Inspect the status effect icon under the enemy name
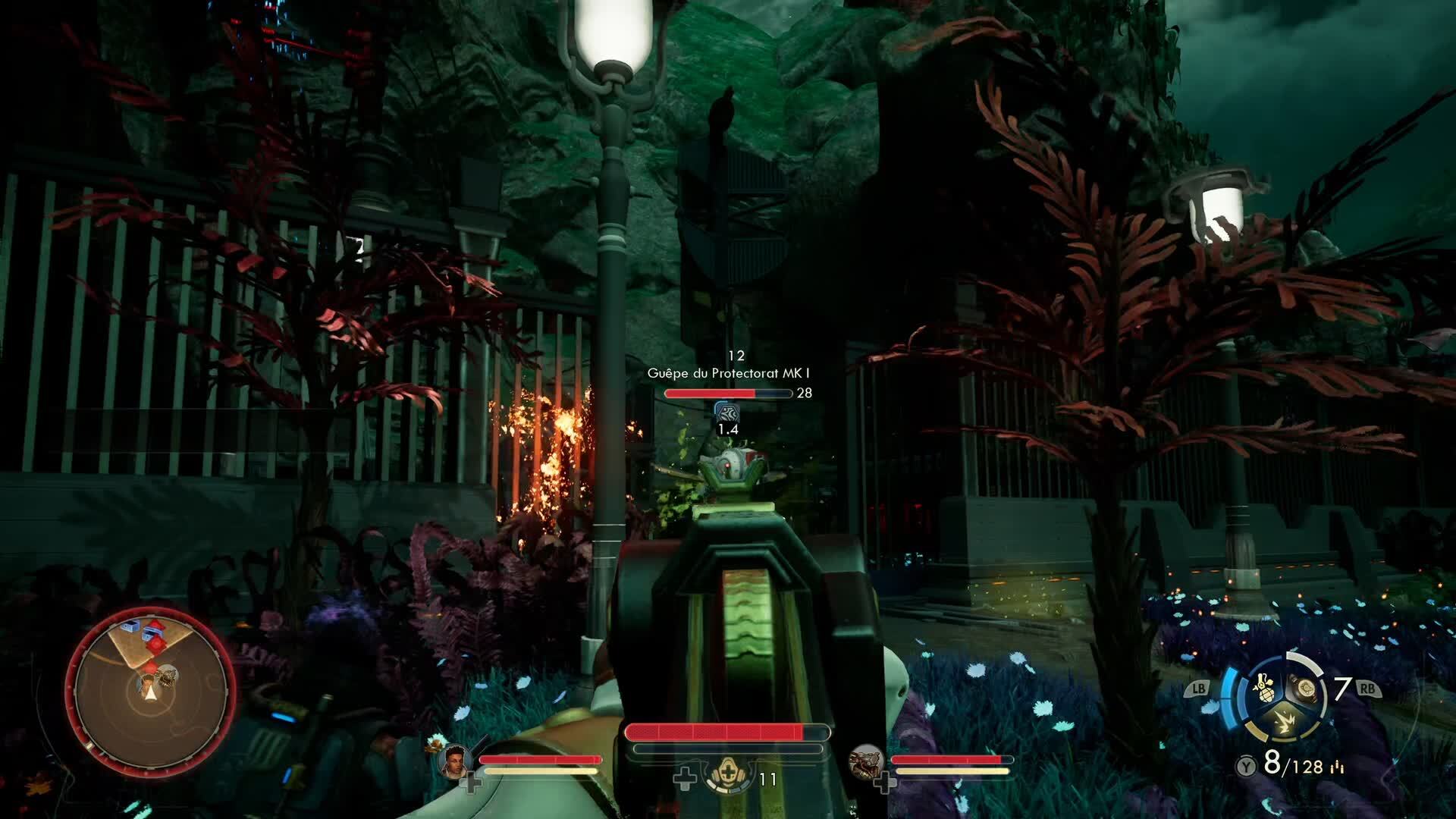 727,413
